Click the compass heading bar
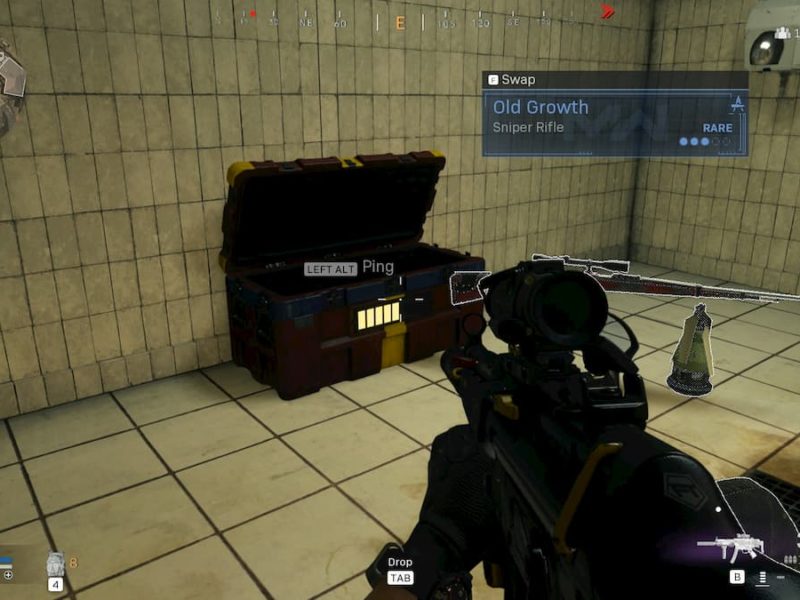This screenshot has width=800, height=600. point(400,20)
